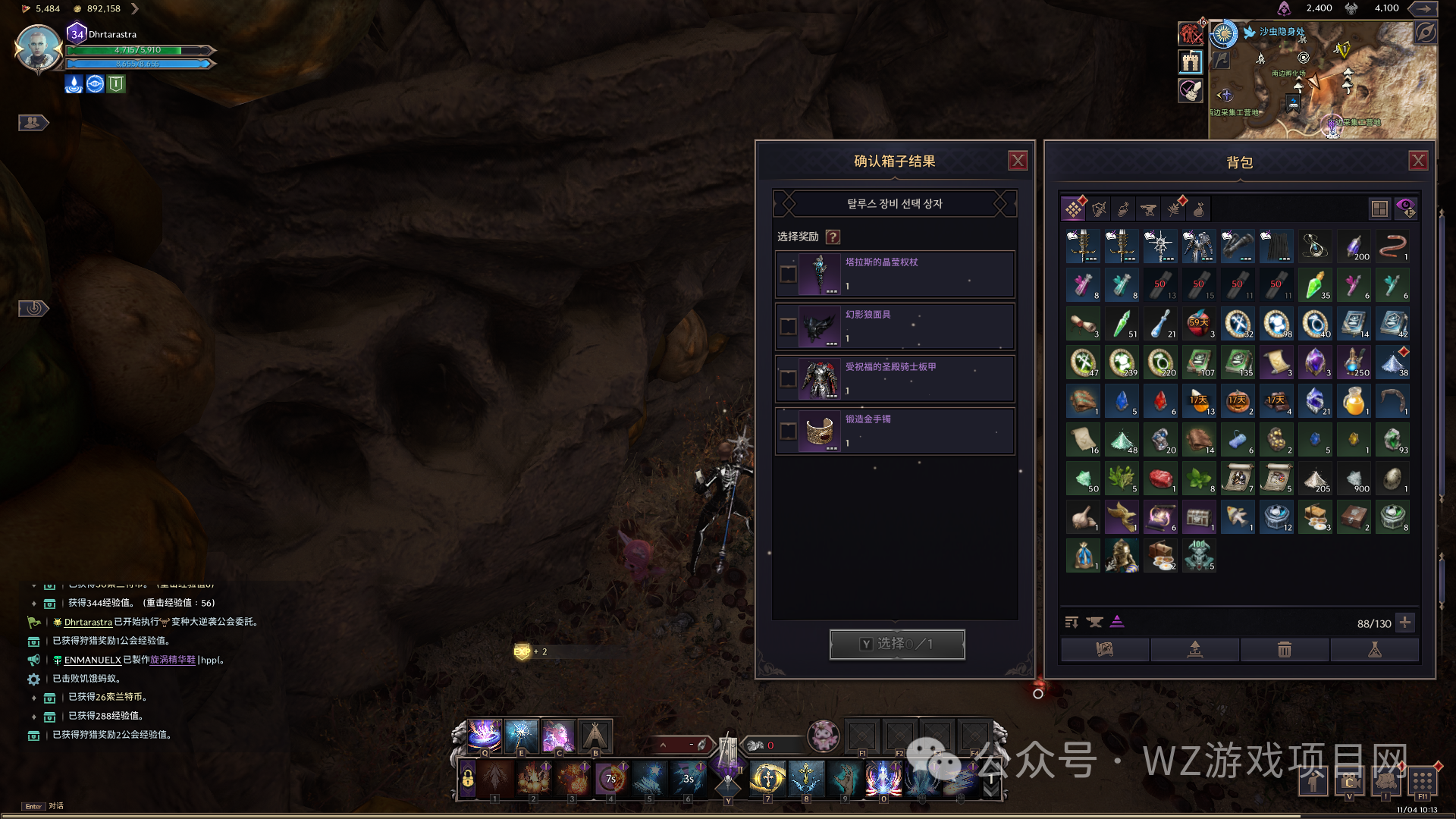Image resolution: width=1456 pixels, height=819 pixels.
Task: Sort the backpack items
Action: pyautogui.click(x=1072, y=623)
